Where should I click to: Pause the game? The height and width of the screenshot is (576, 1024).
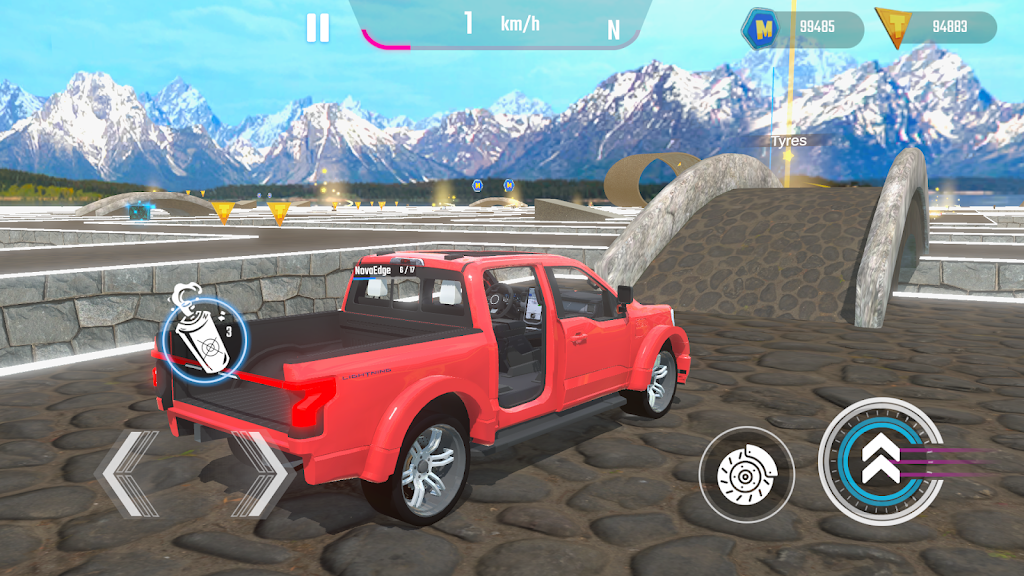(317, 27)
